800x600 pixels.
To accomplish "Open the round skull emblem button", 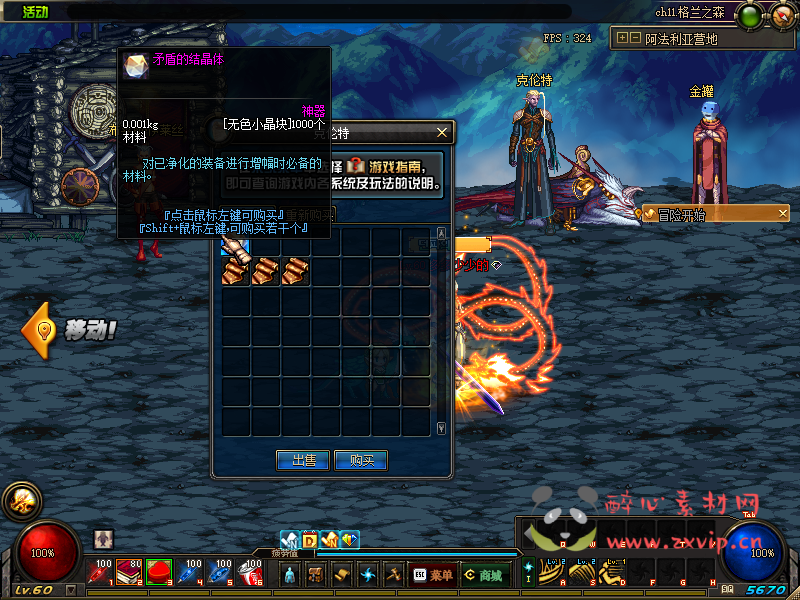I will pos(20,501).
